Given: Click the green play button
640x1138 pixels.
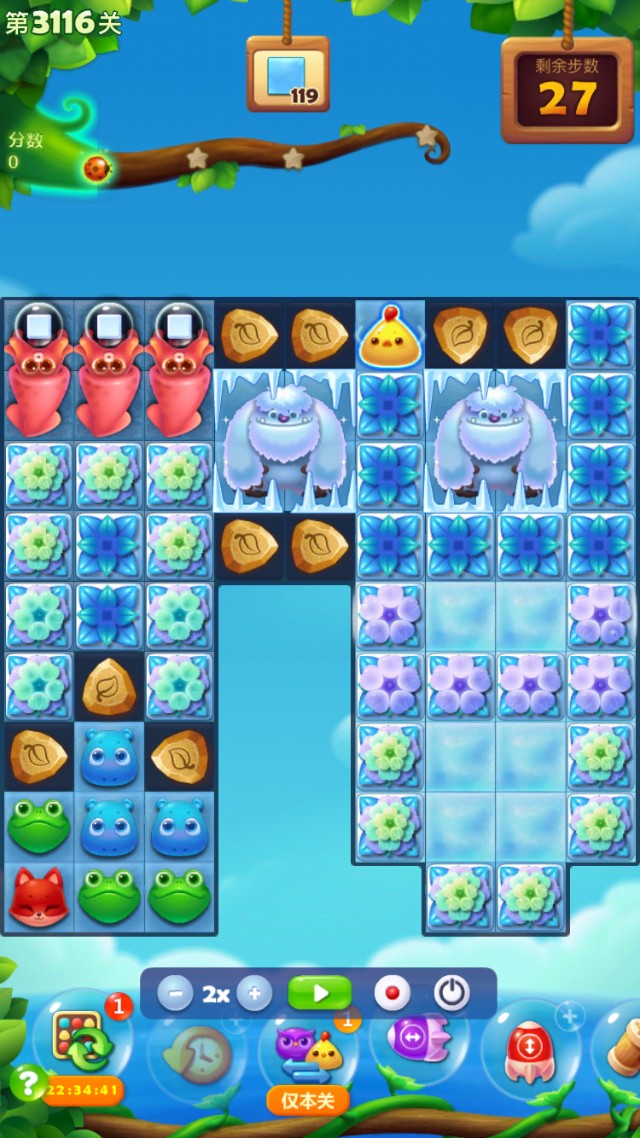Looking at the screenshot, I should (320, 994).
